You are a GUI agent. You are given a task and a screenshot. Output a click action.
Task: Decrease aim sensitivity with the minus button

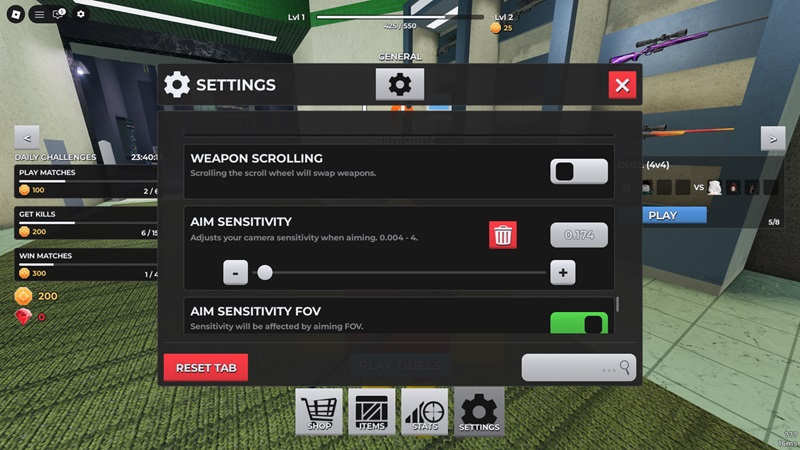[x=235, y=272]
